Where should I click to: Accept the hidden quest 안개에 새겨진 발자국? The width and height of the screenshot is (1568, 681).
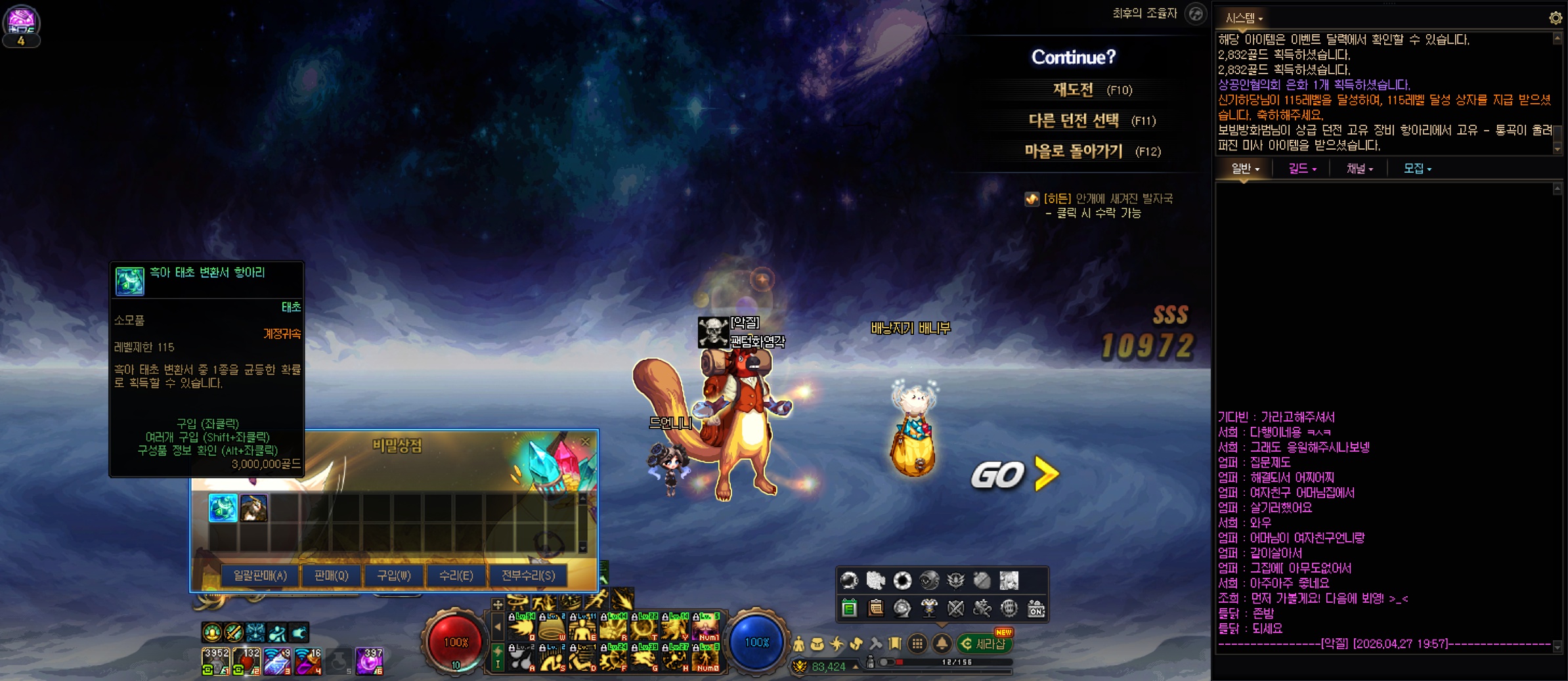point(1107,198)
